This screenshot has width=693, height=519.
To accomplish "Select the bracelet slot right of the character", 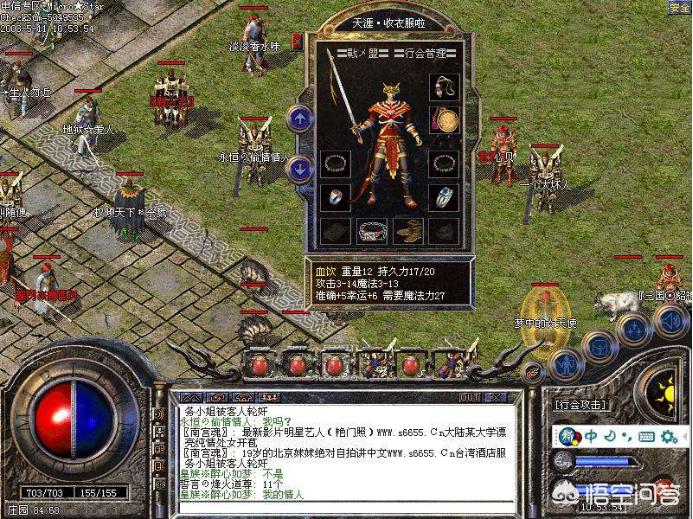I will 444,163.
